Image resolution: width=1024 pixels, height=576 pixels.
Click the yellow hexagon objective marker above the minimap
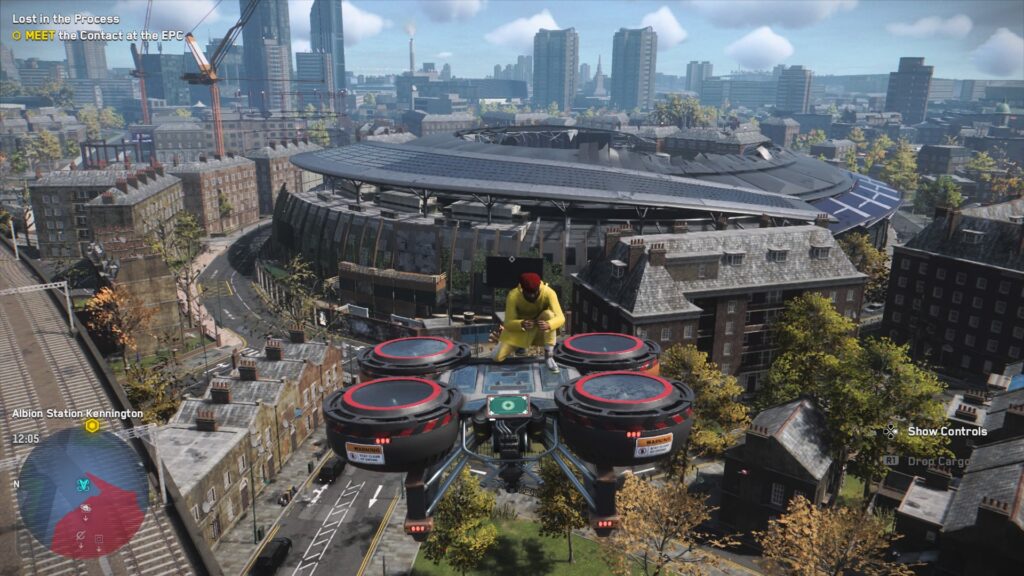92,426
